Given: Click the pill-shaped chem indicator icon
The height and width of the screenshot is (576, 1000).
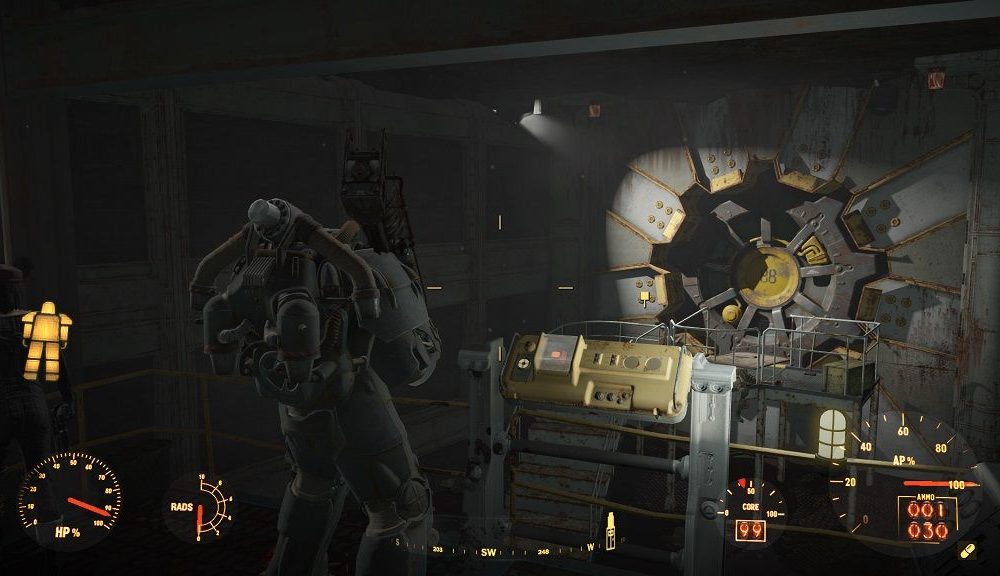Looking at the screenshot, I should (x=966, y=551).
